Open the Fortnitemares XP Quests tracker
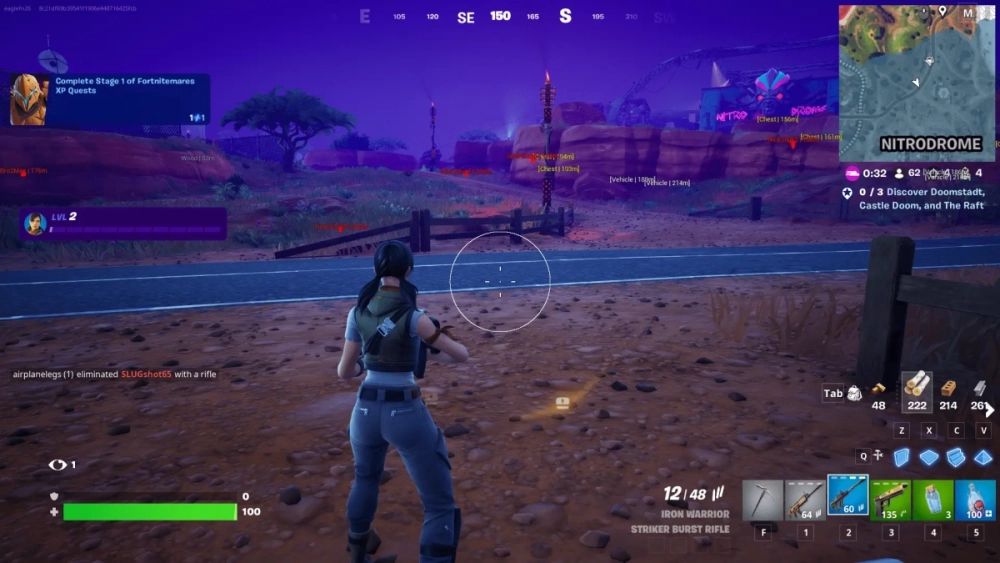Image resolution: width=1000 pixels, height=563 pixels. [x=110, y=100]
